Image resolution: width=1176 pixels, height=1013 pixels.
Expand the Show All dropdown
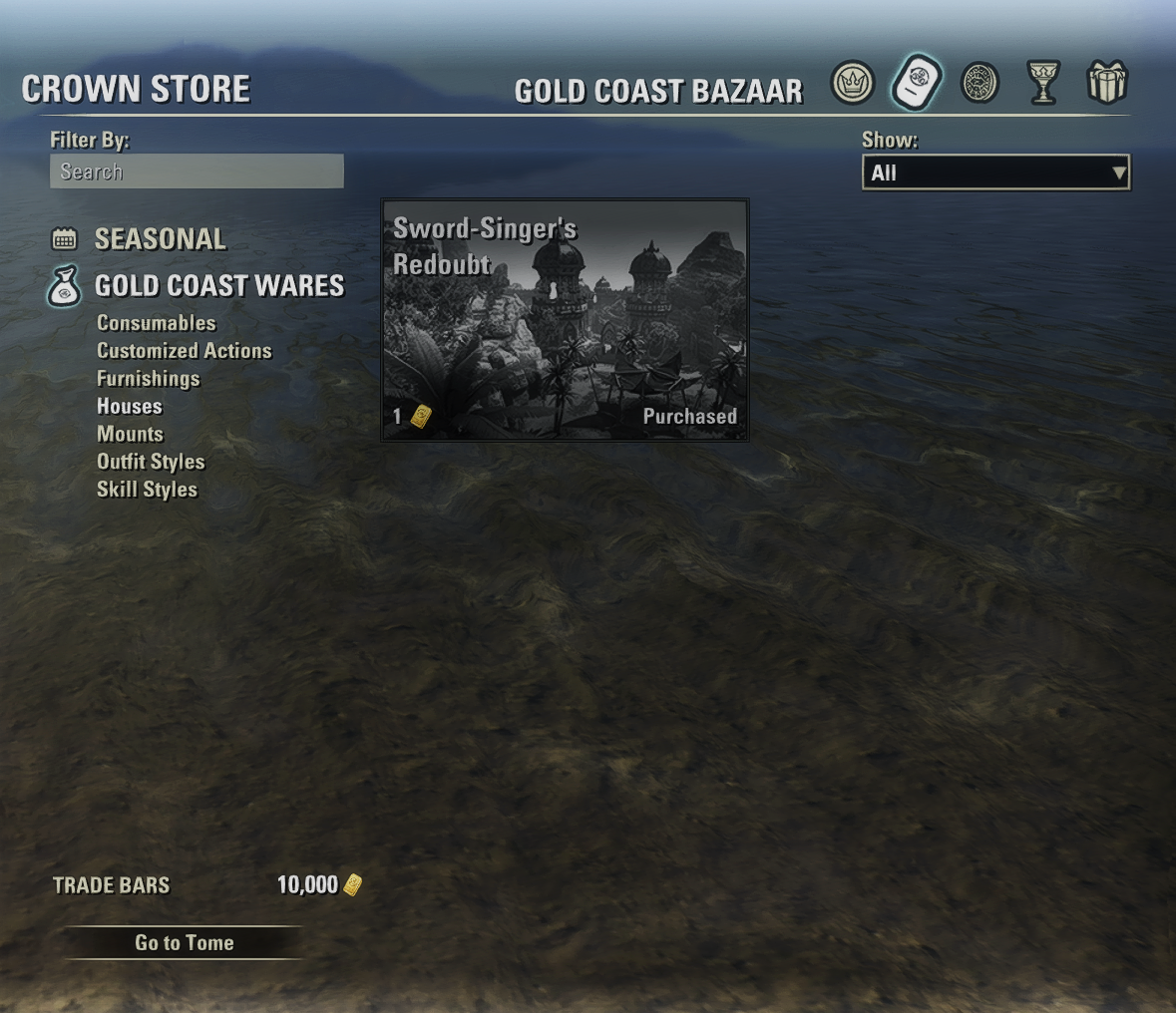(995, 172)
